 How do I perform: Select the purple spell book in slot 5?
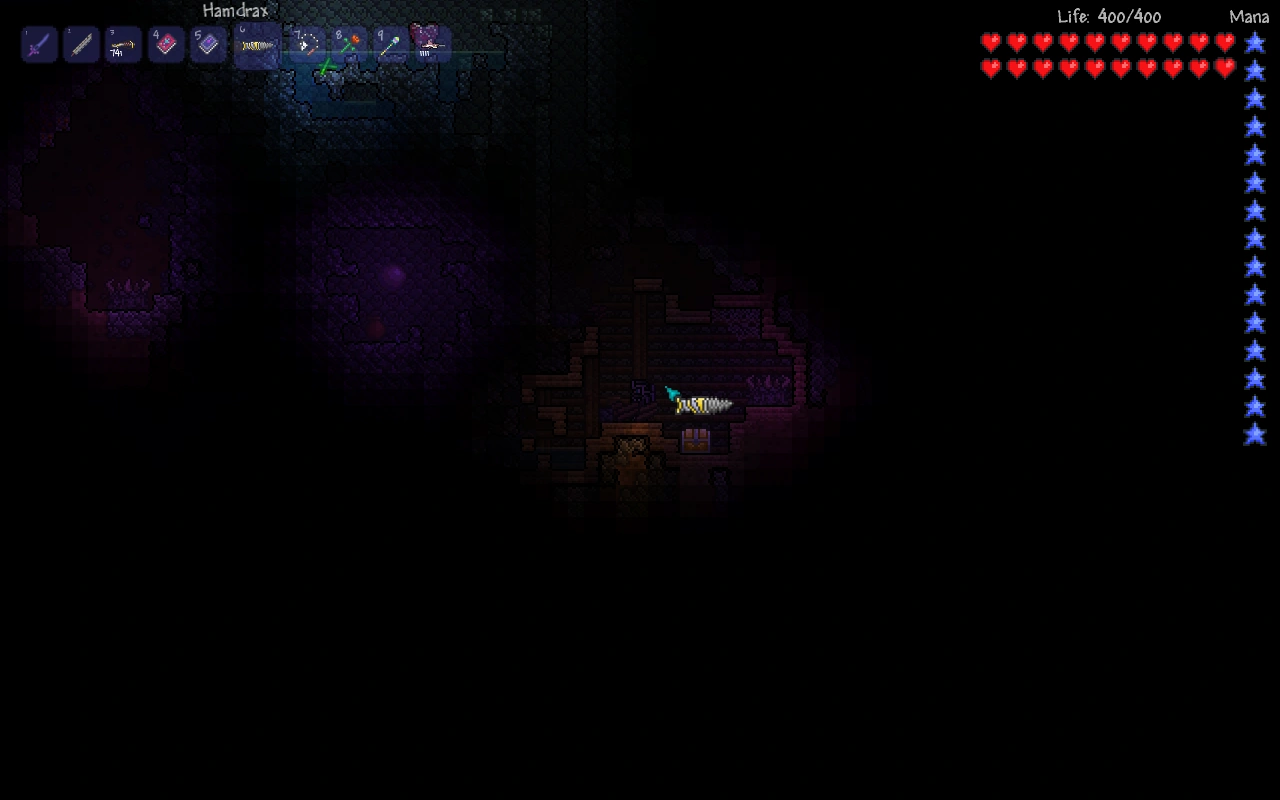(207, 44)
